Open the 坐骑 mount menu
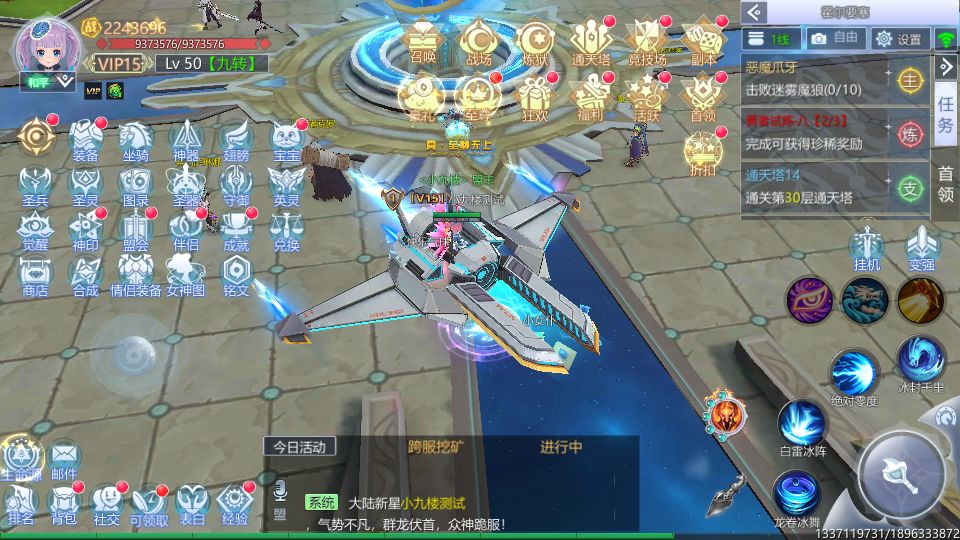Viewport: 960px width, 540px height. [135, 138]
